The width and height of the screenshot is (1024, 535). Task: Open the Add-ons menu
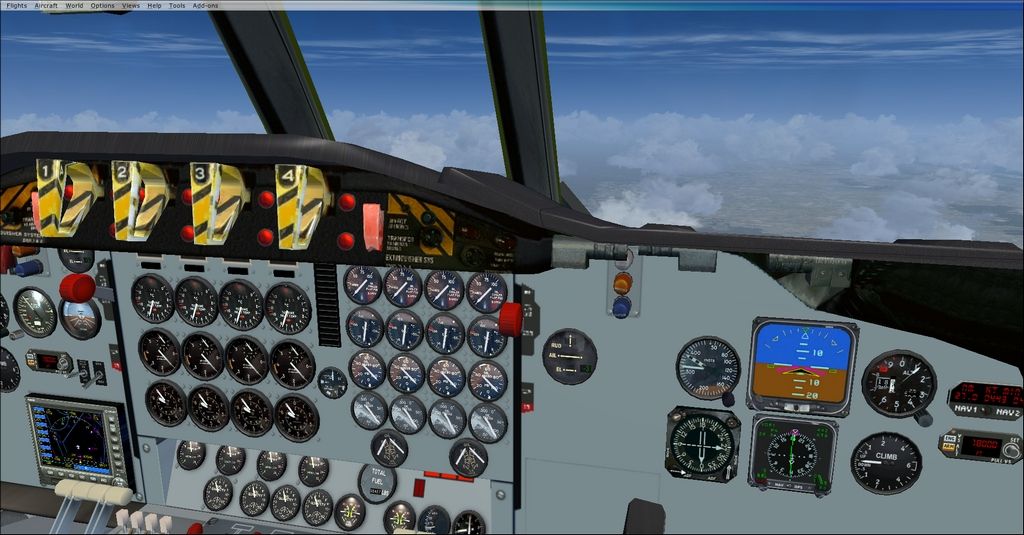tap(205, 6)
